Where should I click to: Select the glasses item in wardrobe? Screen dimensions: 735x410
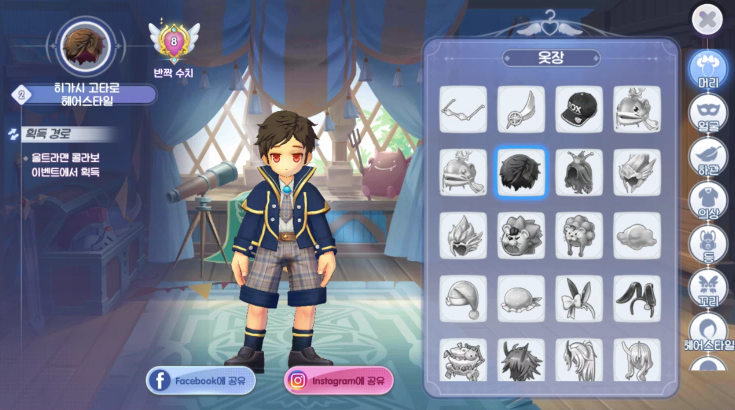463,109
